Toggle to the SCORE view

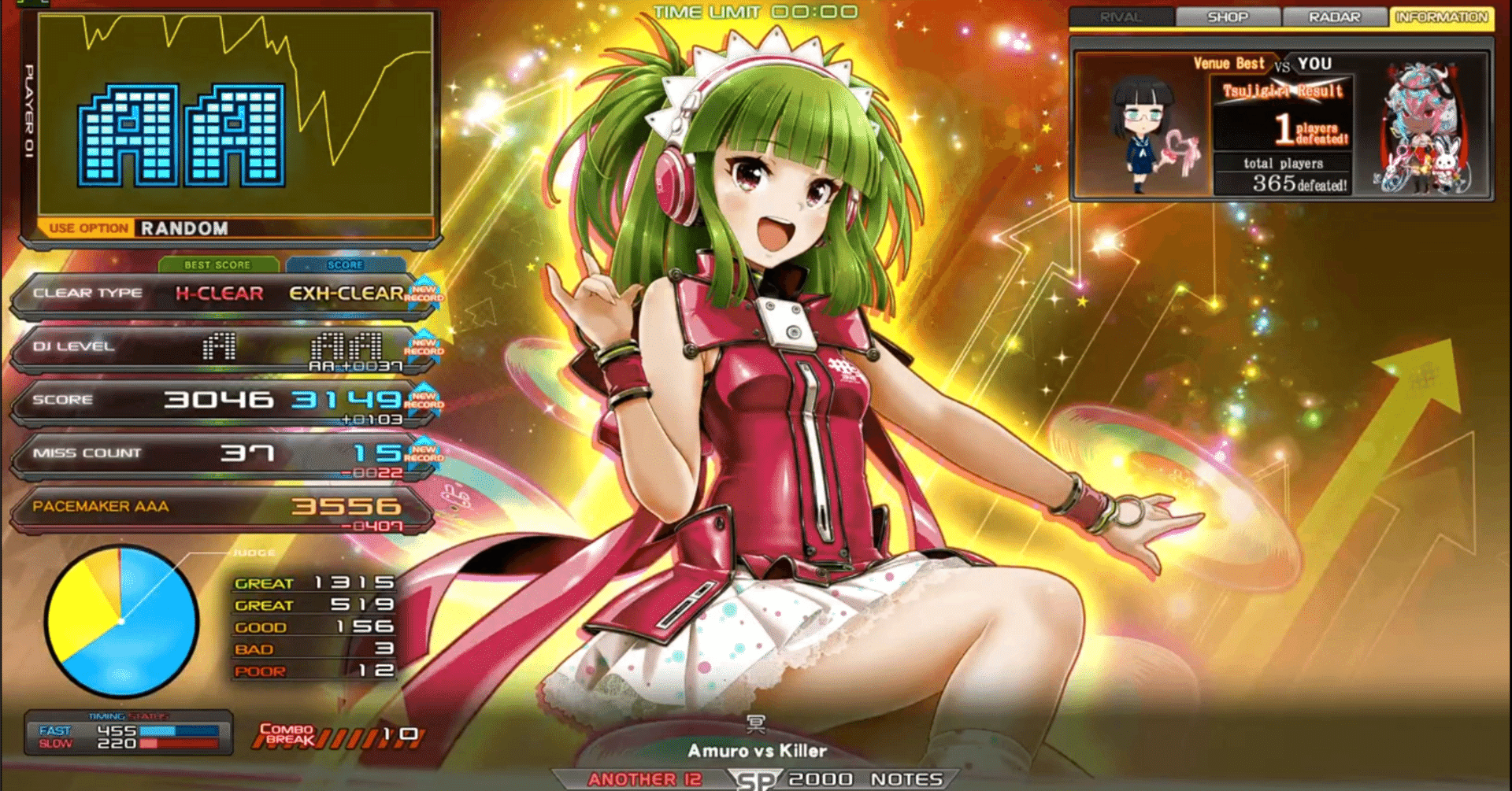tap(346, 265)
